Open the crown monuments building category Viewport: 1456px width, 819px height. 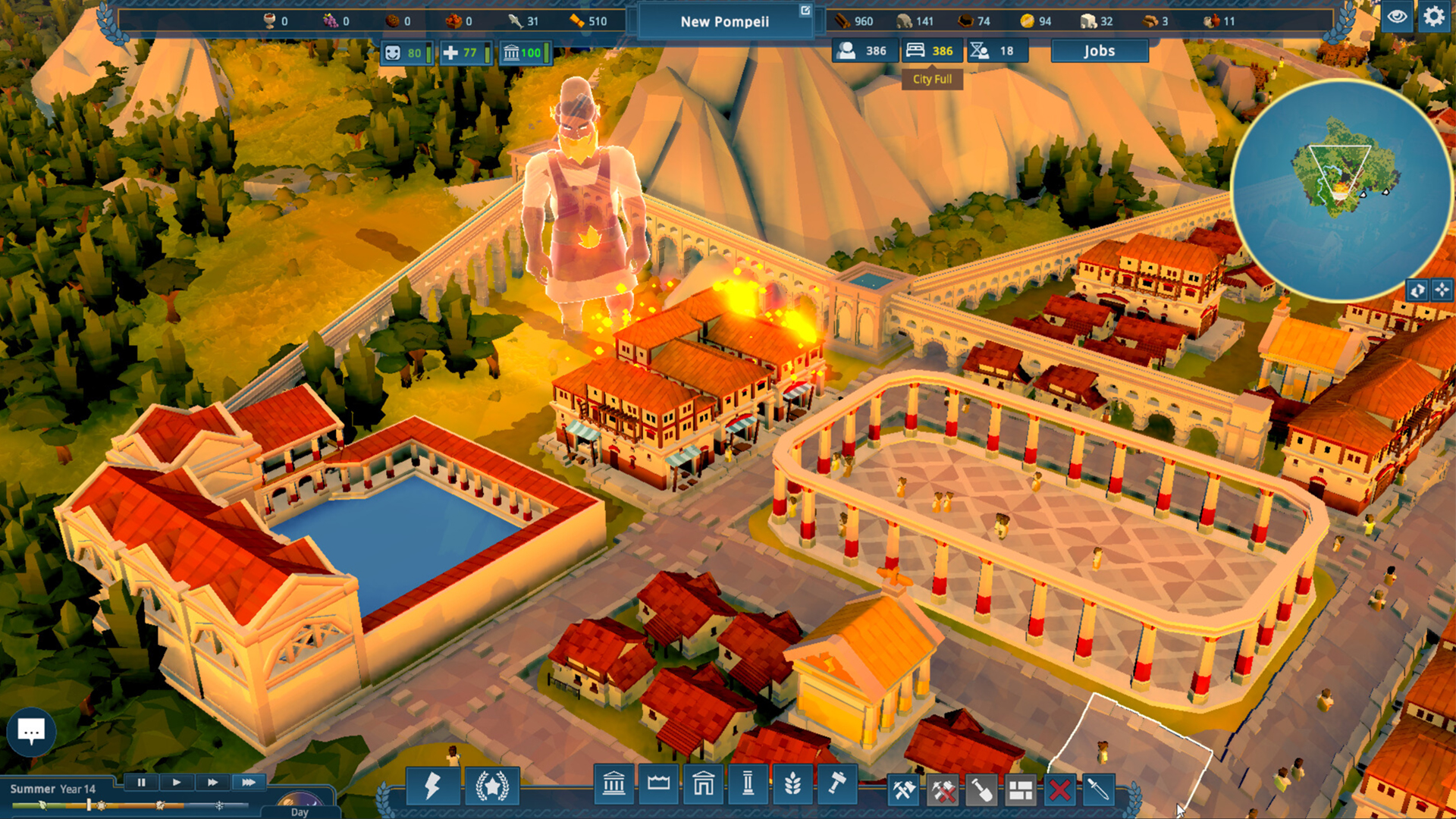[657, 787]
